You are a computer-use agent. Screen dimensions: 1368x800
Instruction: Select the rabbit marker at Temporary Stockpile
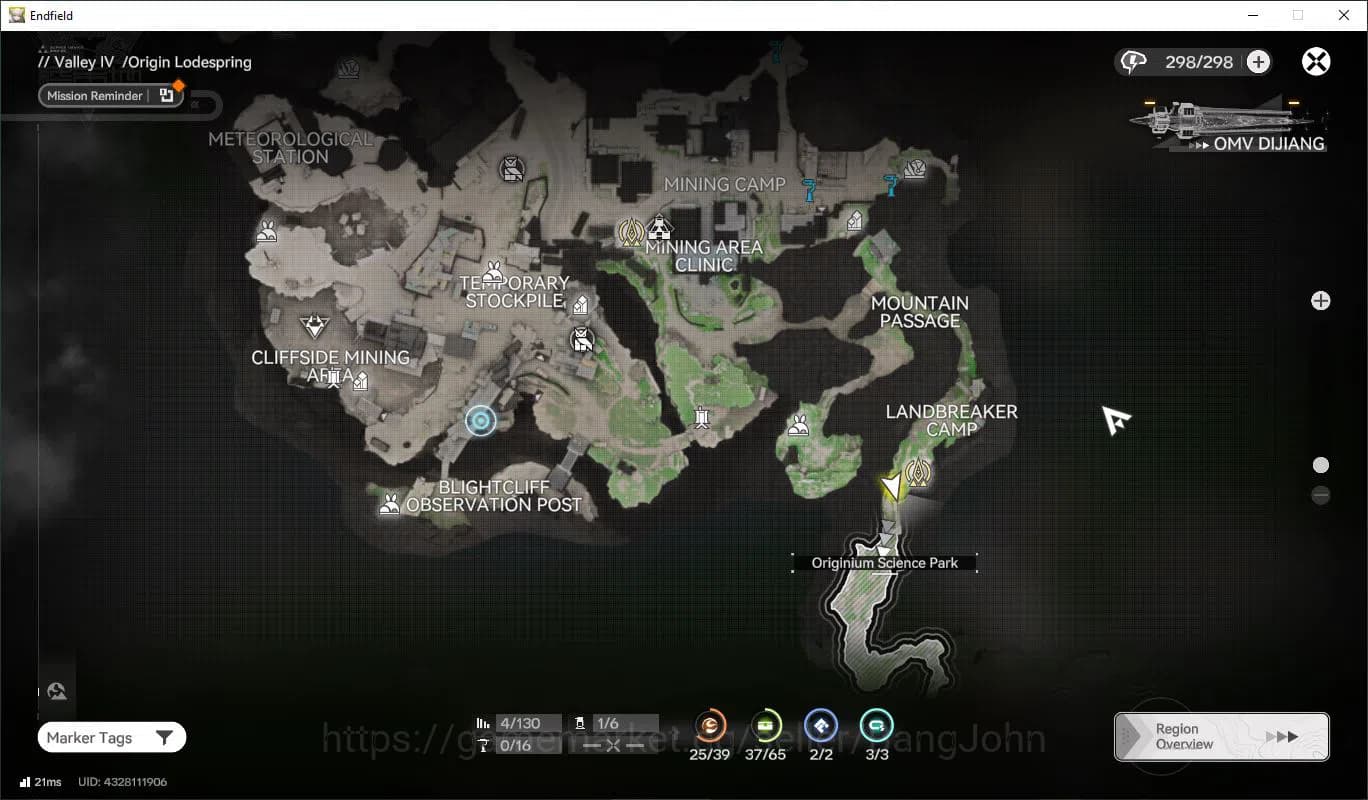tap(493, 272)
